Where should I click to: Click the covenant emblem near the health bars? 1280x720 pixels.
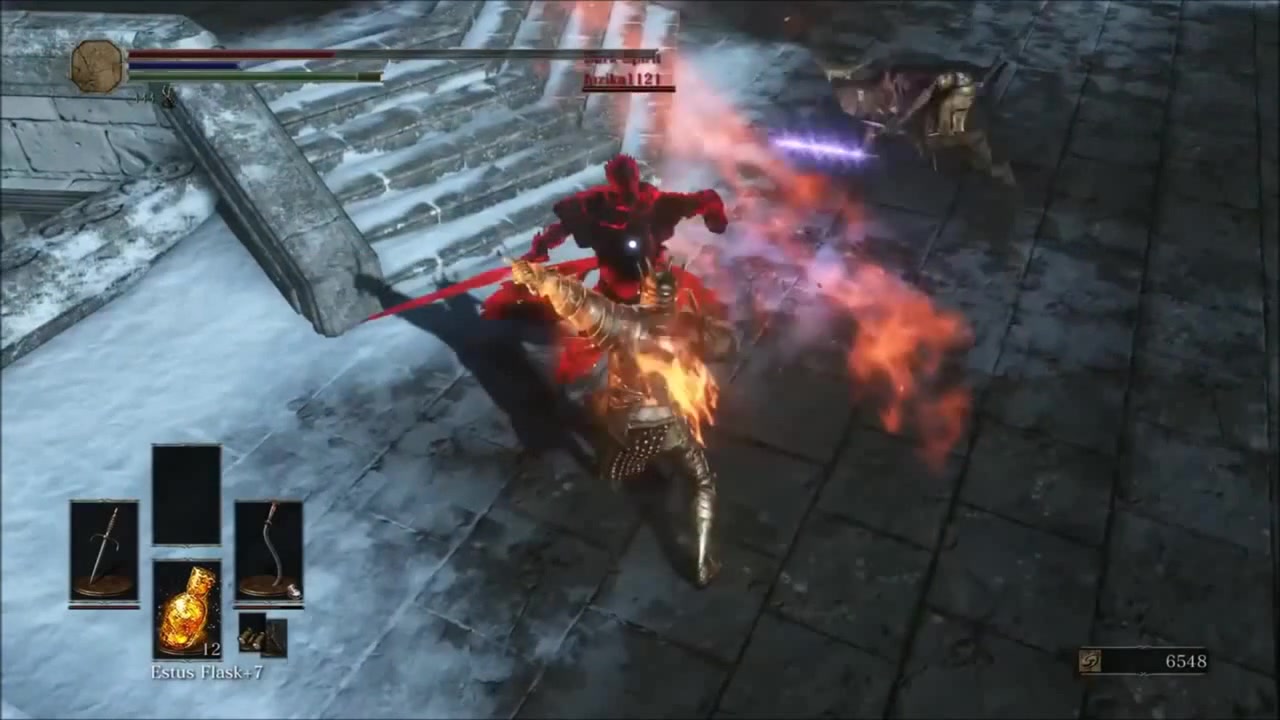point(97,64)
